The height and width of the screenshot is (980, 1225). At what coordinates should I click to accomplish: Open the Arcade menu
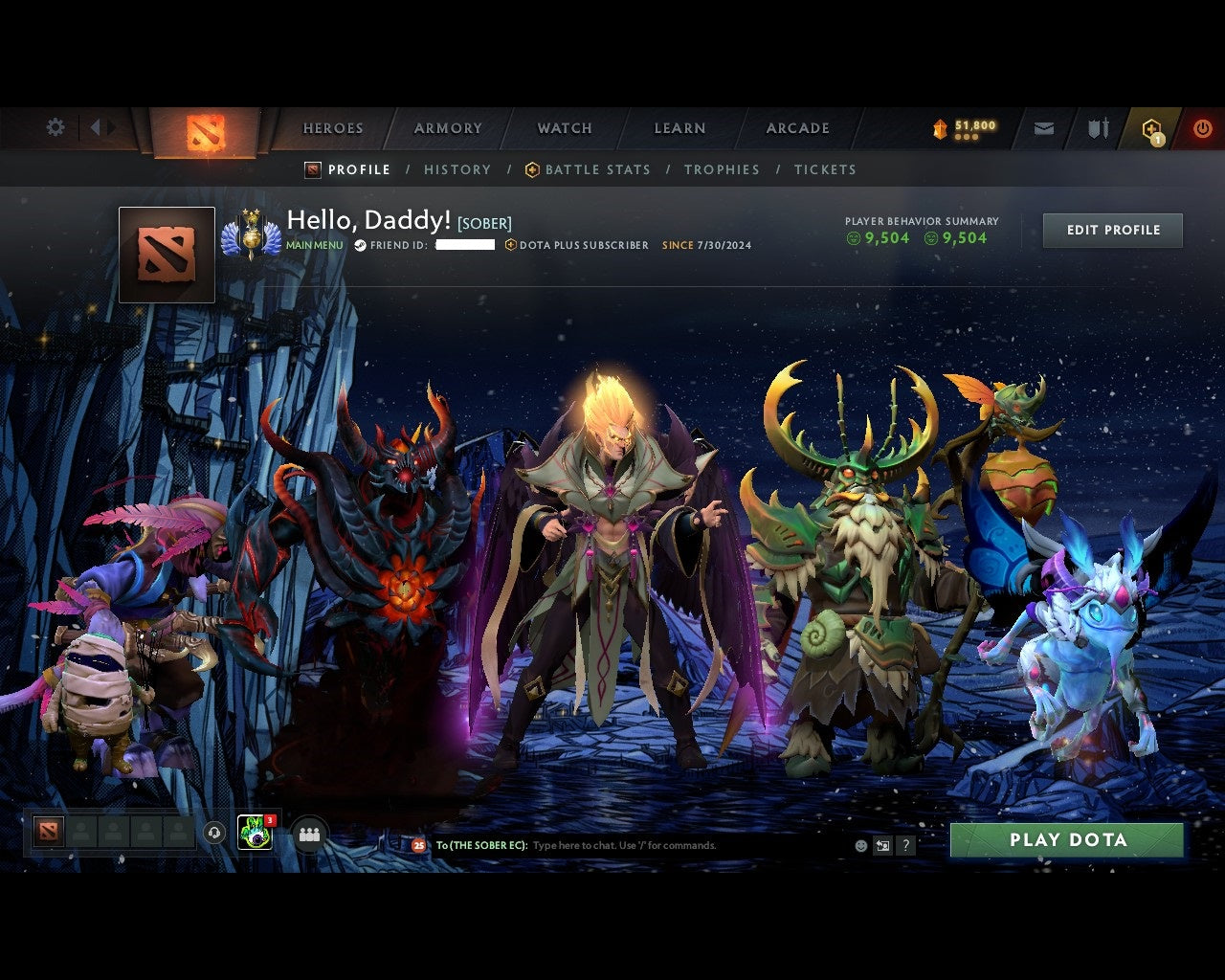(796, 127)
